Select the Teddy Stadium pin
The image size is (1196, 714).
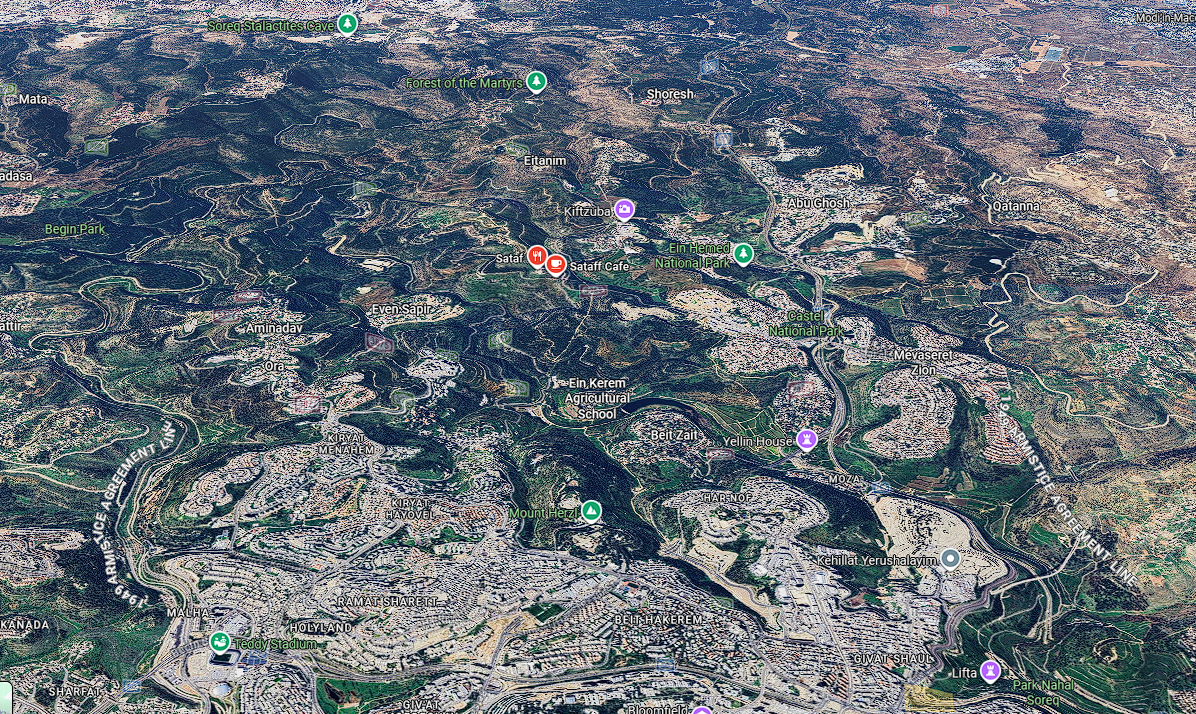[219, 642]
